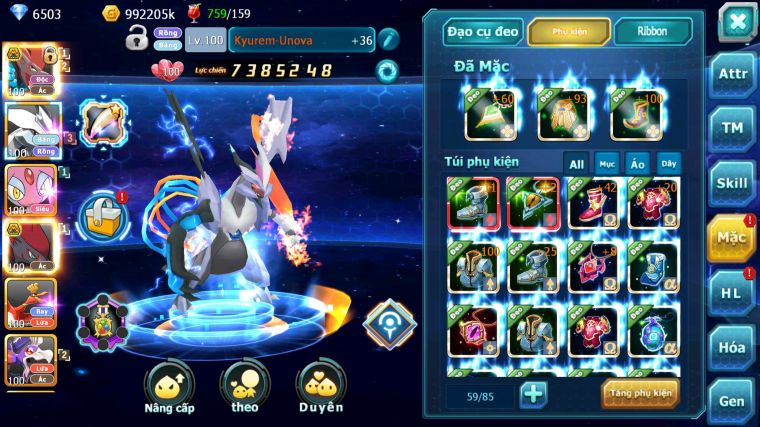Open the Skill side tab
Image resolution: width=760 pixels, height=427 pixels.
pyautogui.click(x=733, y=183)
